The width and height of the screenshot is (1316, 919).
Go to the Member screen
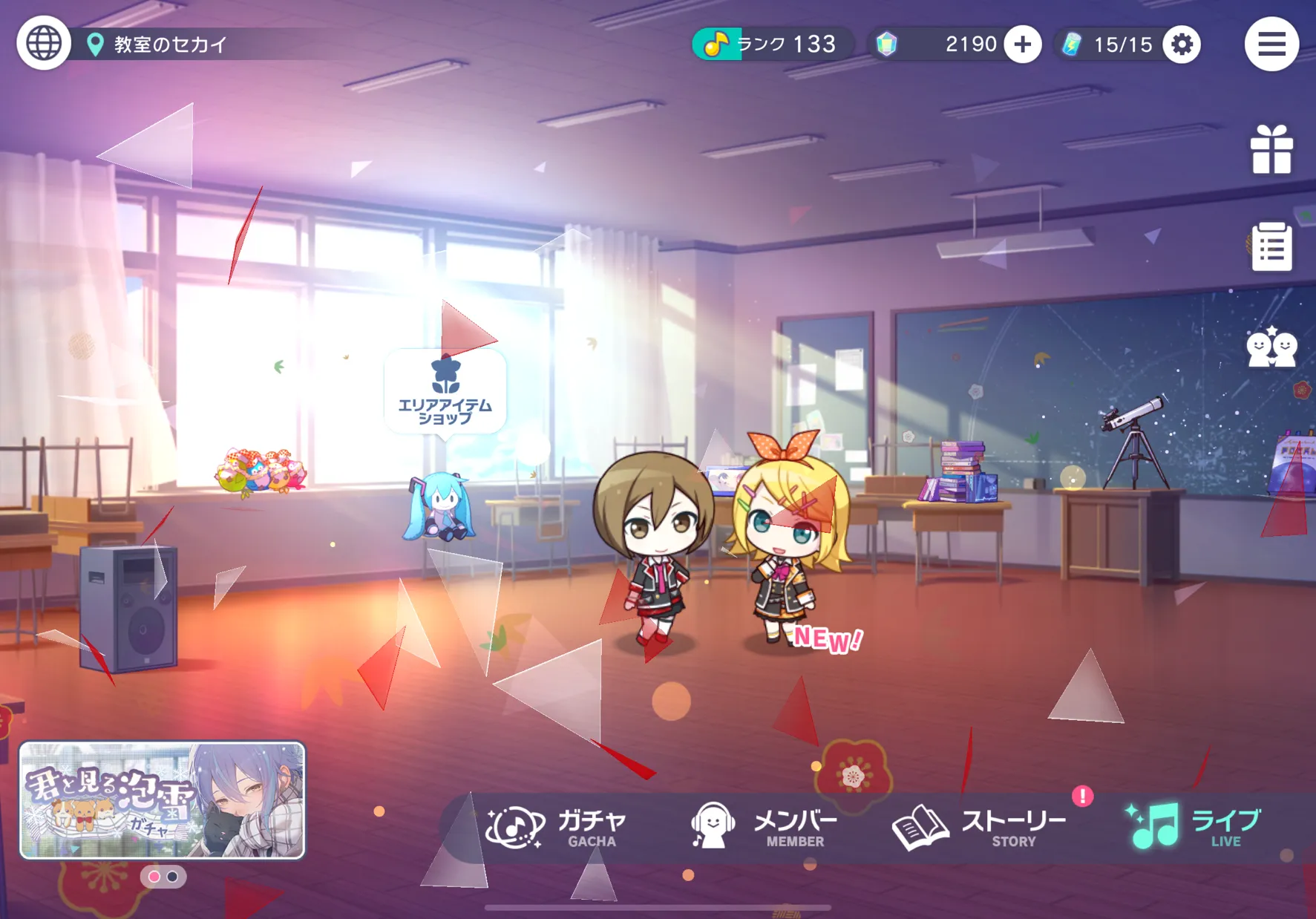click(x=763, y=827)
